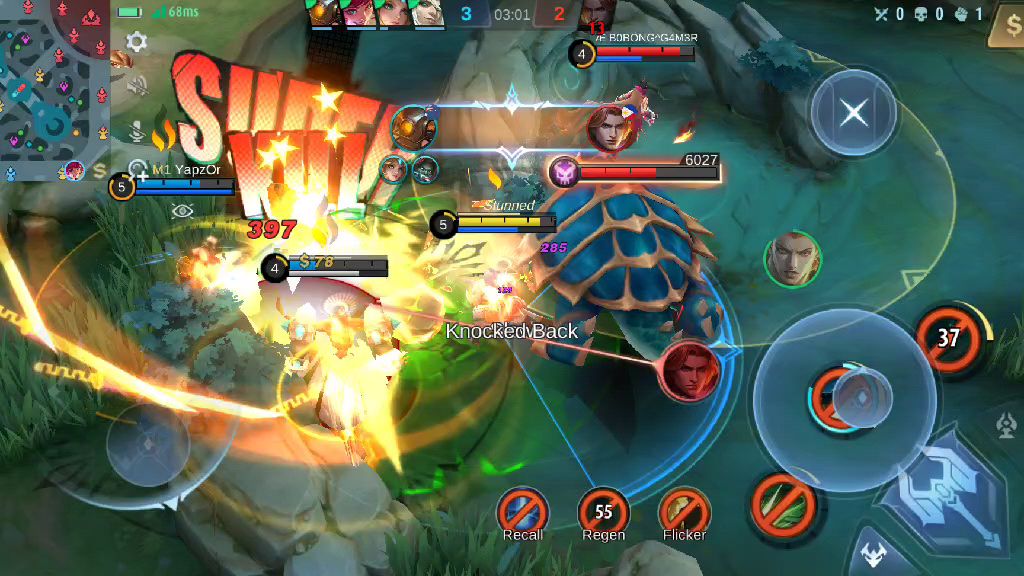Tap the attack turret button
1024x576 pixels.
click(1006, 426)
